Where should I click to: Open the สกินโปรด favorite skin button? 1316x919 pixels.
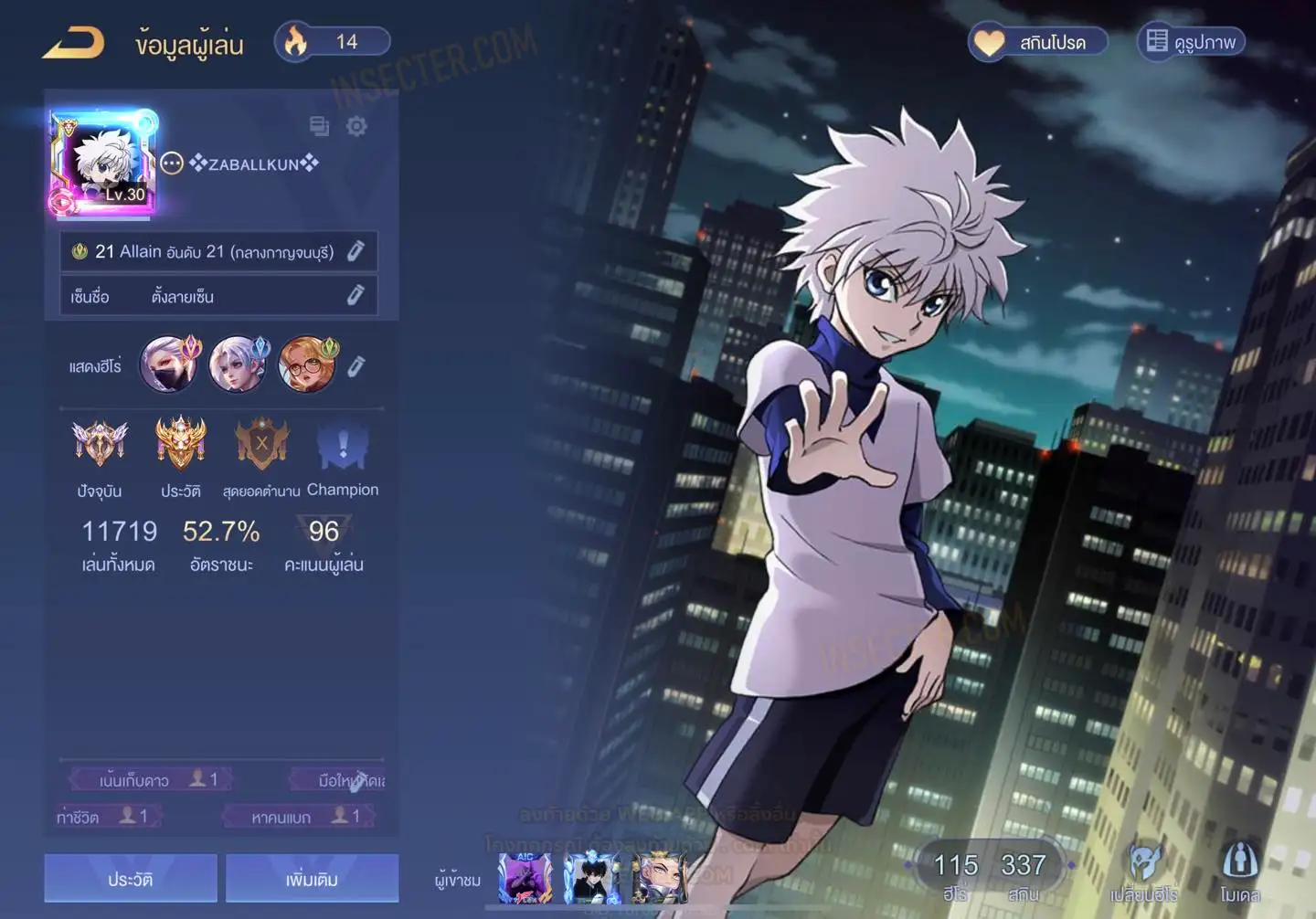[x=1038, y=42]
